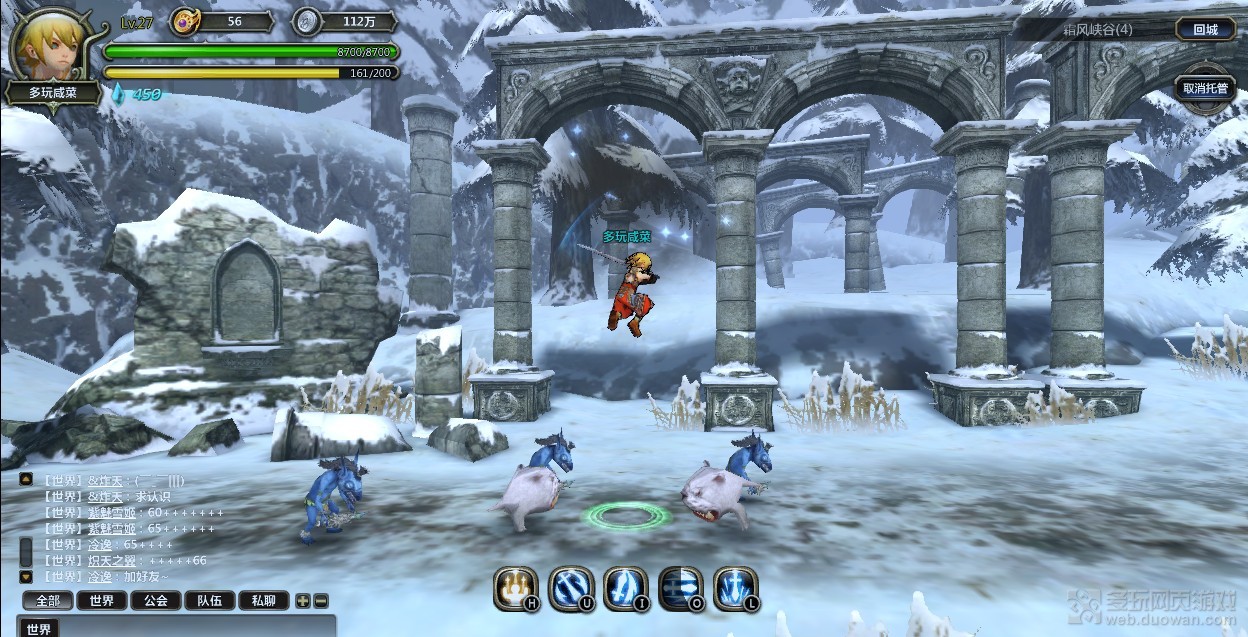Click player name 紫魅雪姬 in chat
This screenshot has width=1248, height=637.
click(x=113, y=513)
